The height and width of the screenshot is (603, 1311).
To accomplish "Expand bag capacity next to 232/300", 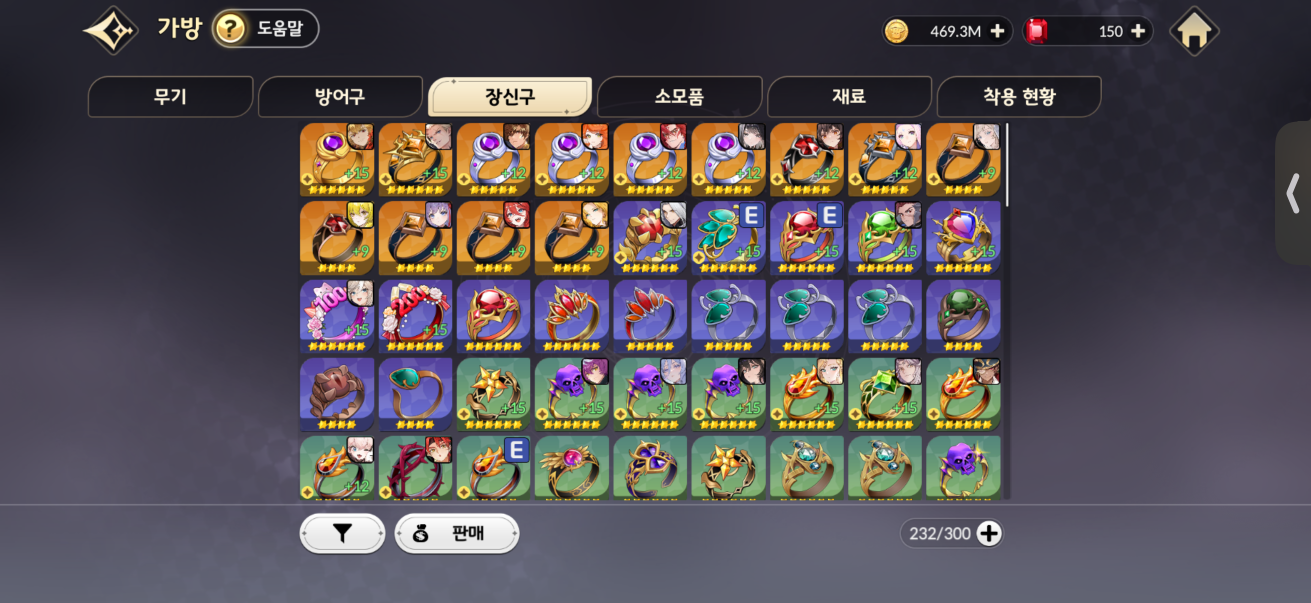I will click(x=989, y=534).
